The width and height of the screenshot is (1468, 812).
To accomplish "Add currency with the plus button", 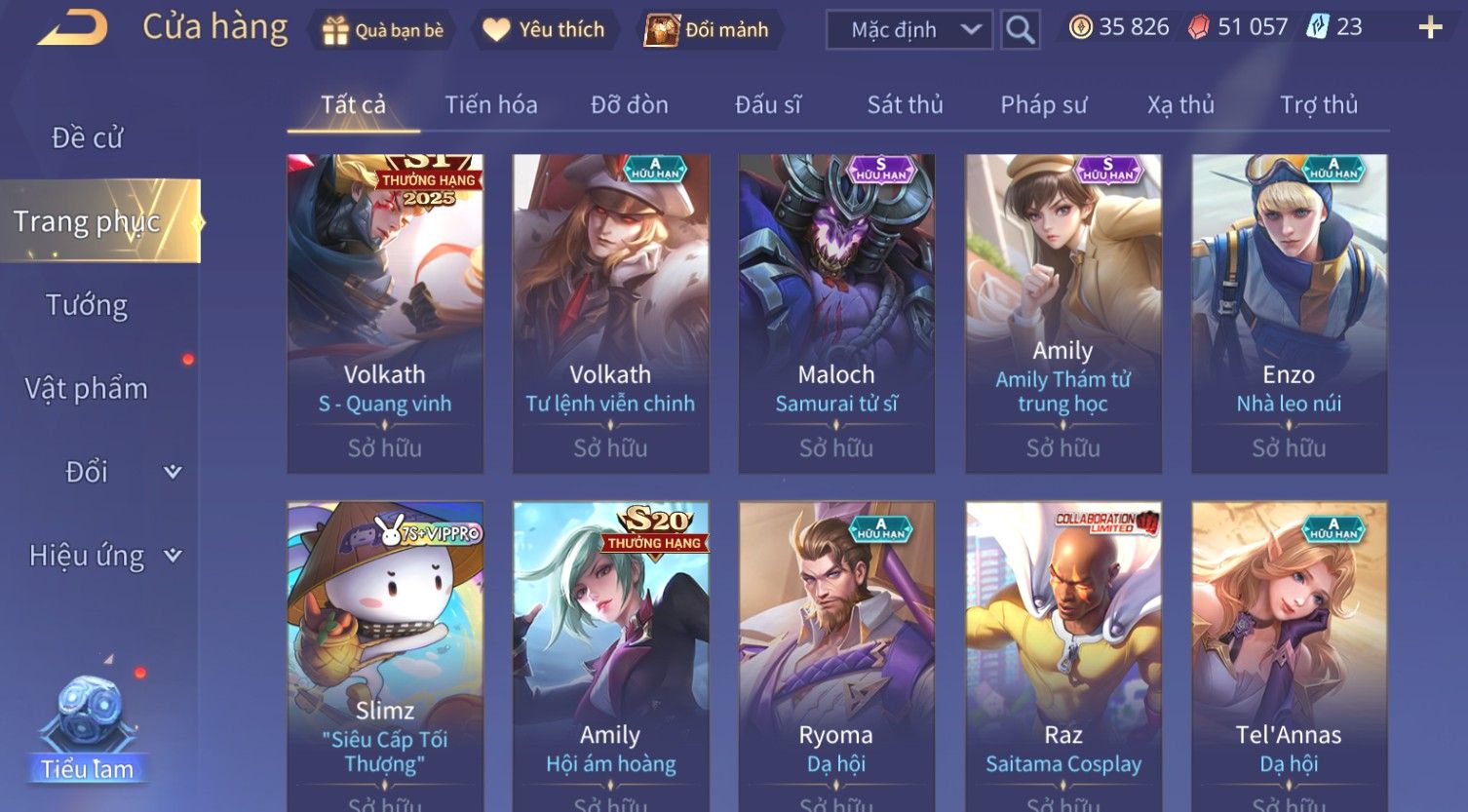I will [1429, 27].
